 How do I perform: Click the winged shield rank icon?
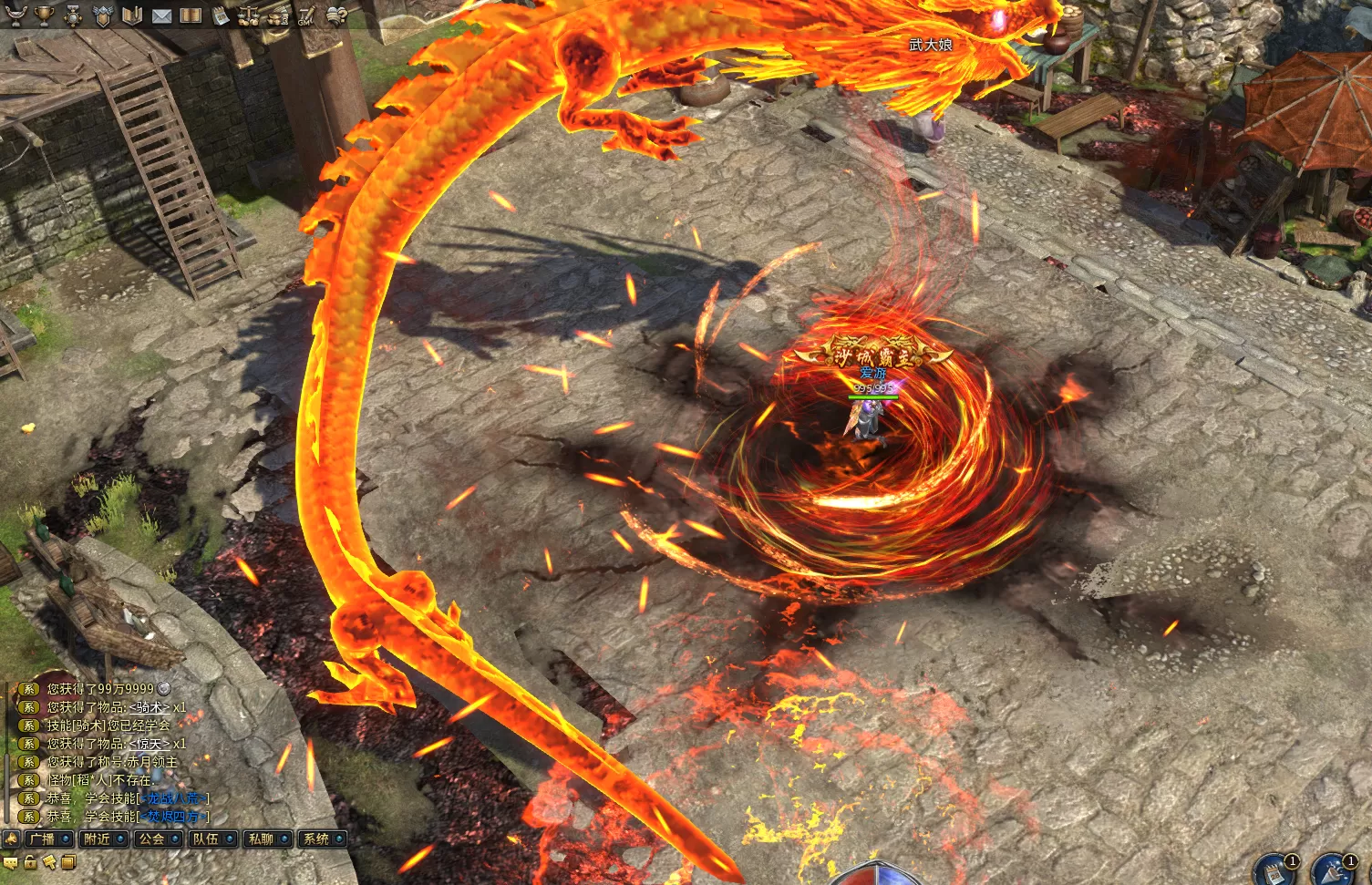(103, 15)
